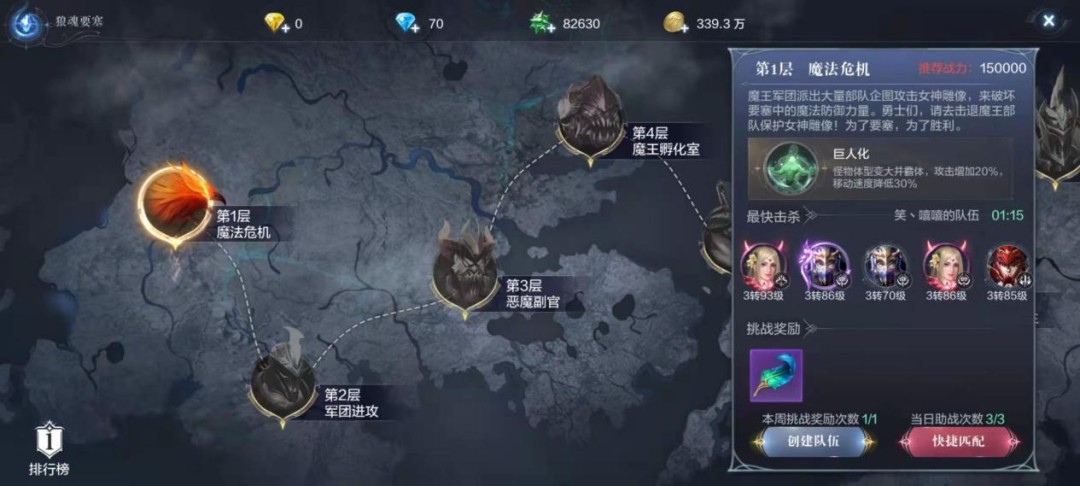Open the 排行榜 leaderboard
1080x486 pixels.
(48, 448)
